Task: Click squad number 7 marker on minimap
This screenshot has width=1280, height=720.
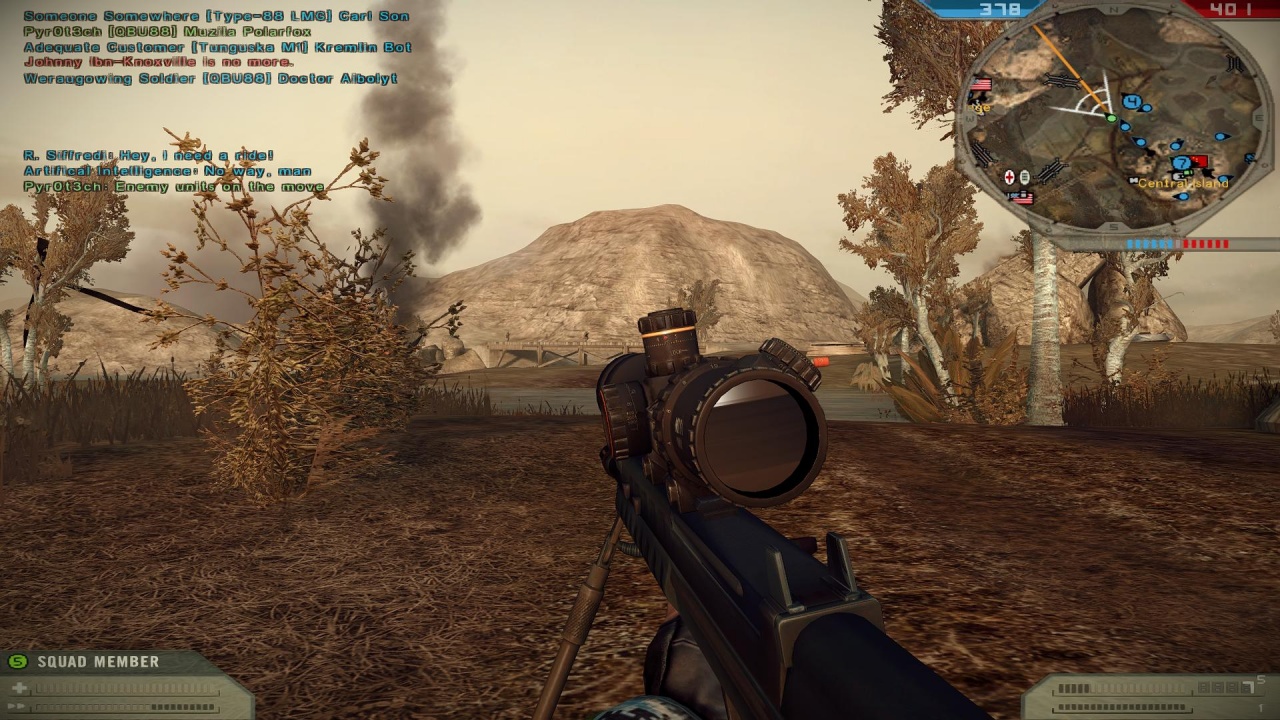Action: click(x=1181, y=163)
